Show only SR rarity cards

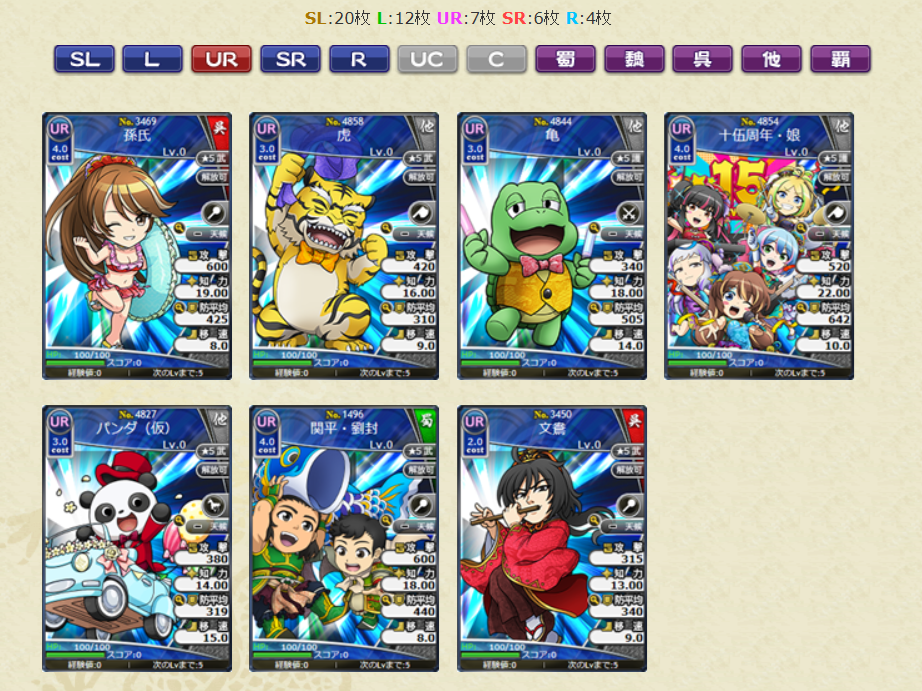click(x=290, y=59)
